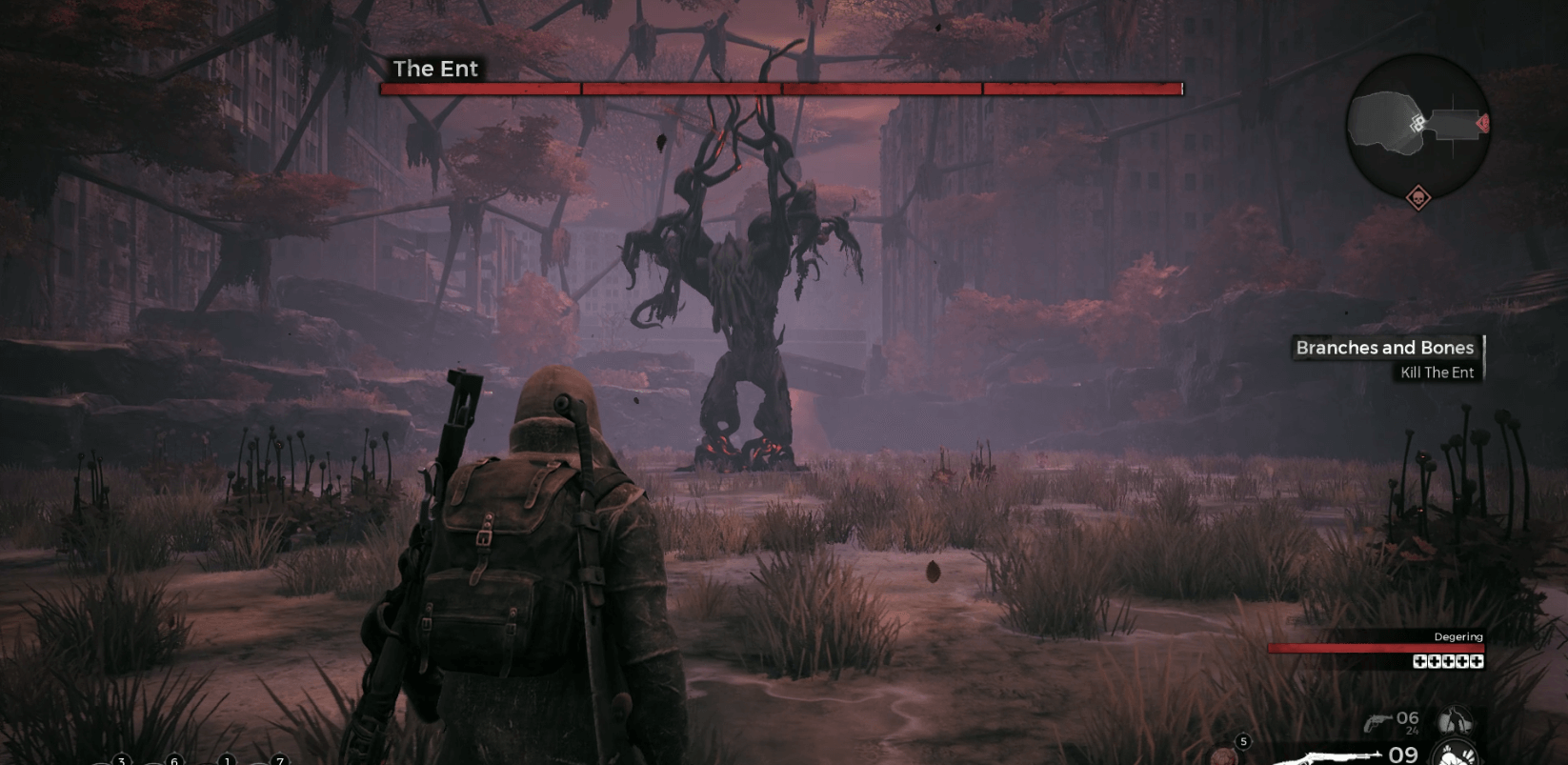Open the Branches and Bones quest tracker
Image resolution: width=1568 pixels, height=765 pixels.
(1384, 348)
